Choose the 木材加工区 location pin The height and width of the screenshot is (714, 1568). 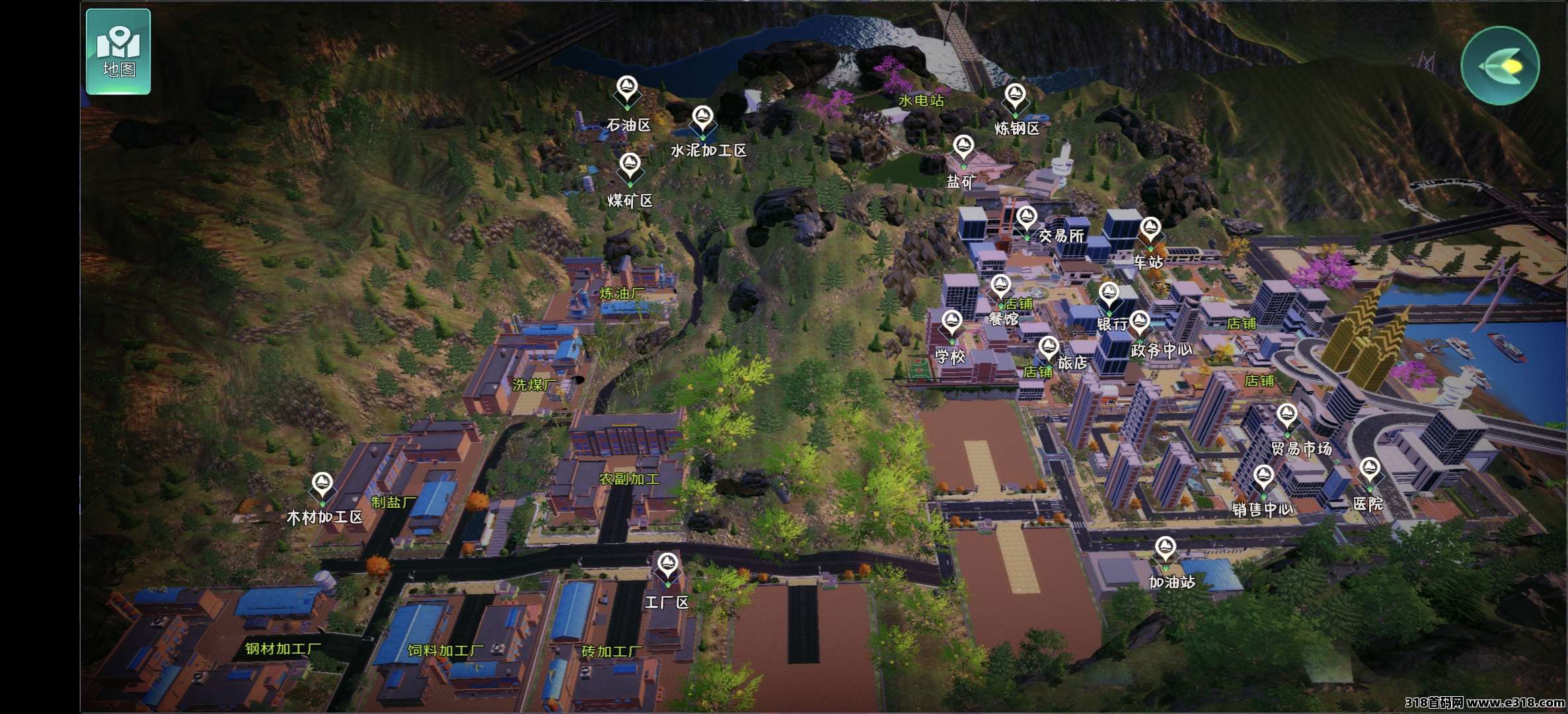322,486
